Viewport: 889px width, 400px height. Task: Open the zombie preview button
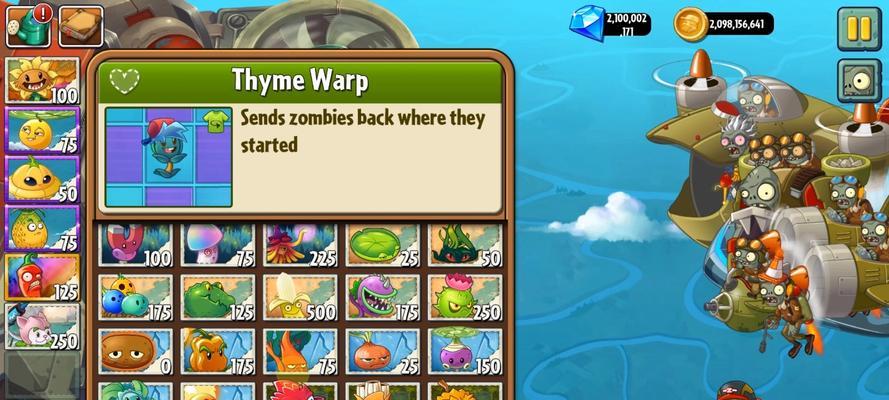pos(859,81)
